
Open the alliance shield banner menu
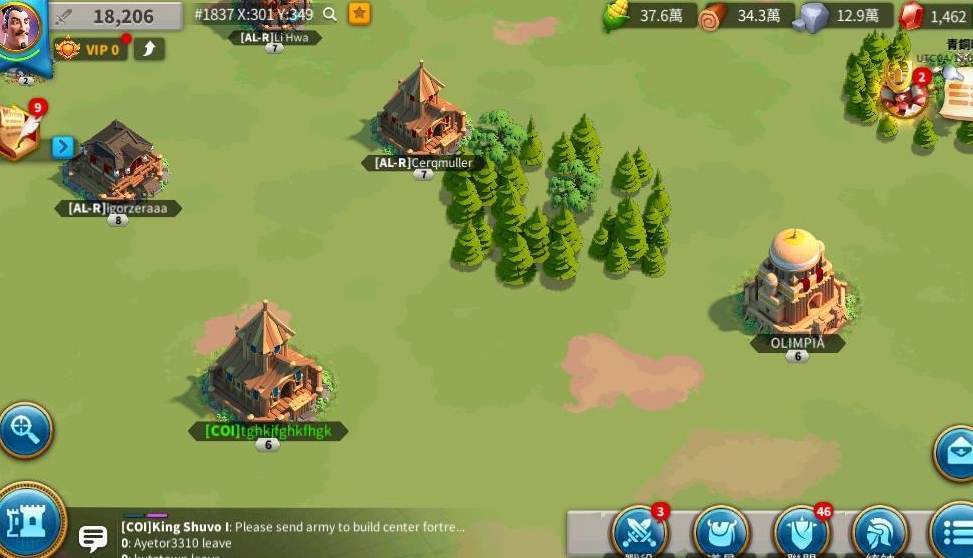tap(801, 532)
